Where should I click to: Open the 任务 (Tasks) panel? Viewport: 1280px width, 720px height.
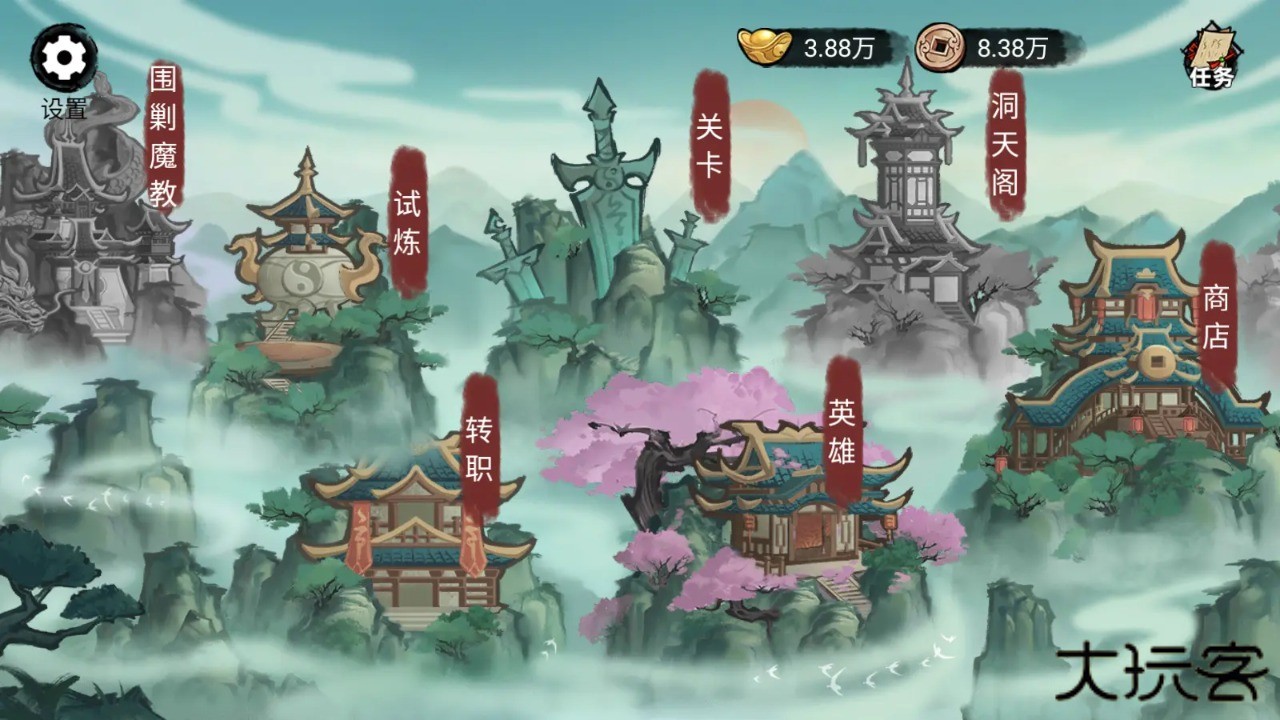click(1209, 55)
